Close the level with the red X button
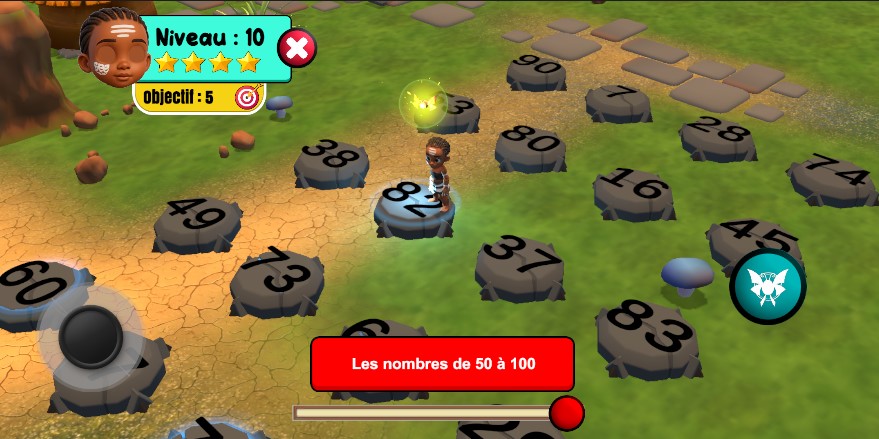 click(296, 47)
